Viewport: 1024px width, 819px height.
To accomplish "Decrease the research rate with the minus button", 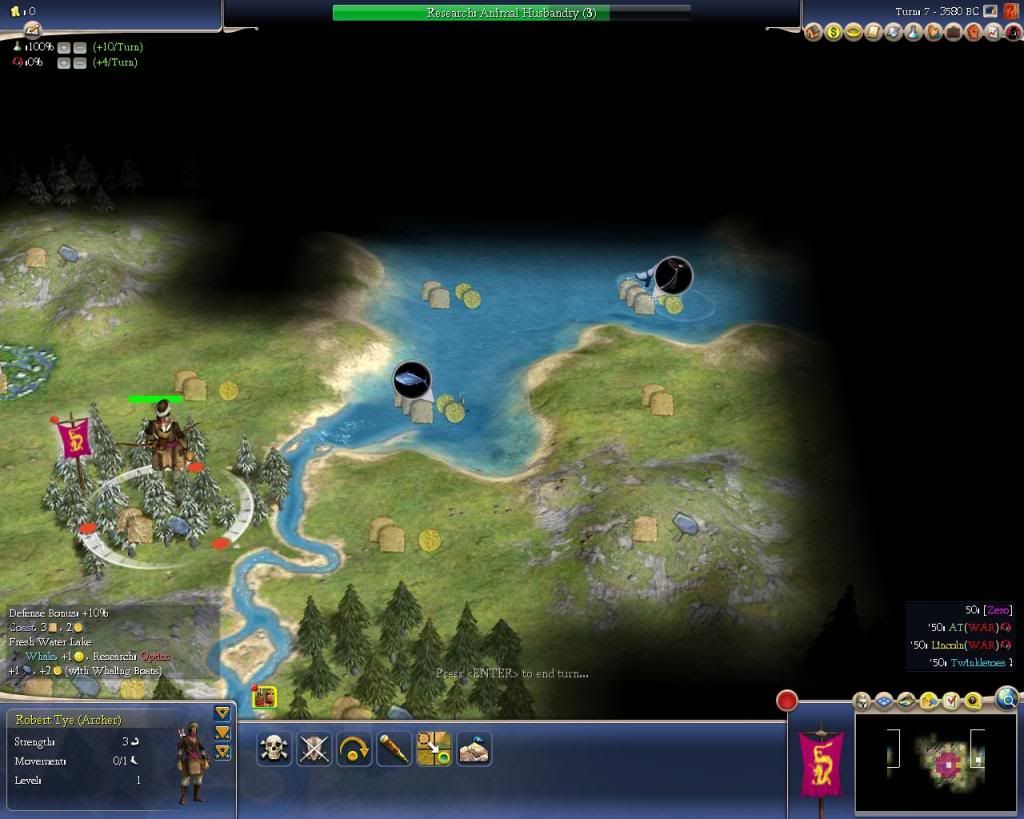I will [x=79, y=47].
